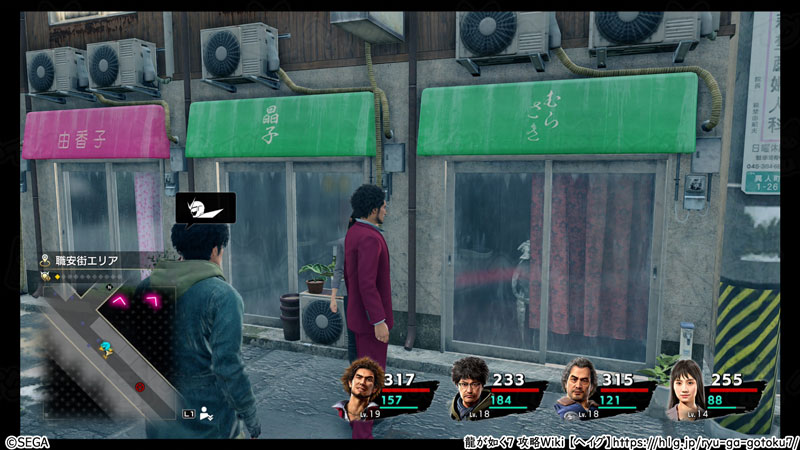Click the red marker on the minimap
800x450 pixels.
[139, 385]
